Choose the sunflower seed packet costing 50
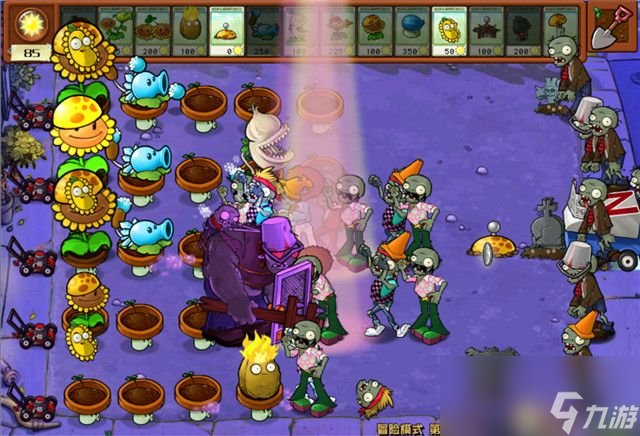This screenshot has width=640, height=436. (449, 30)
